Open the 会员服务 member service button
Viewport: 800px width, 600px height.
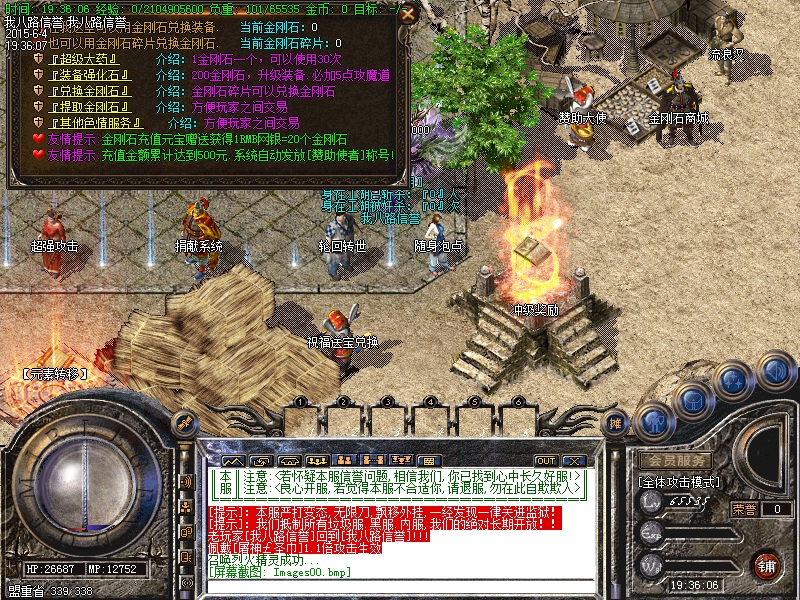point(676,460)
